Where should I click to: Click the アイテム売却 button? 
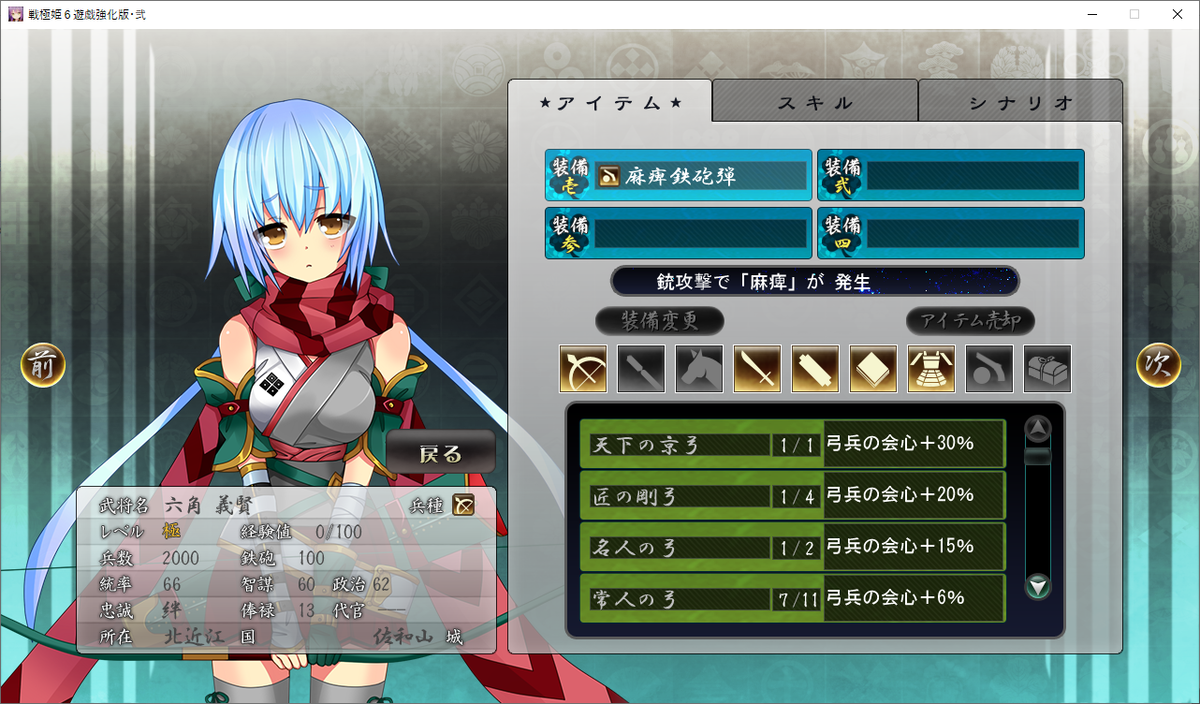tap(970, 321)
